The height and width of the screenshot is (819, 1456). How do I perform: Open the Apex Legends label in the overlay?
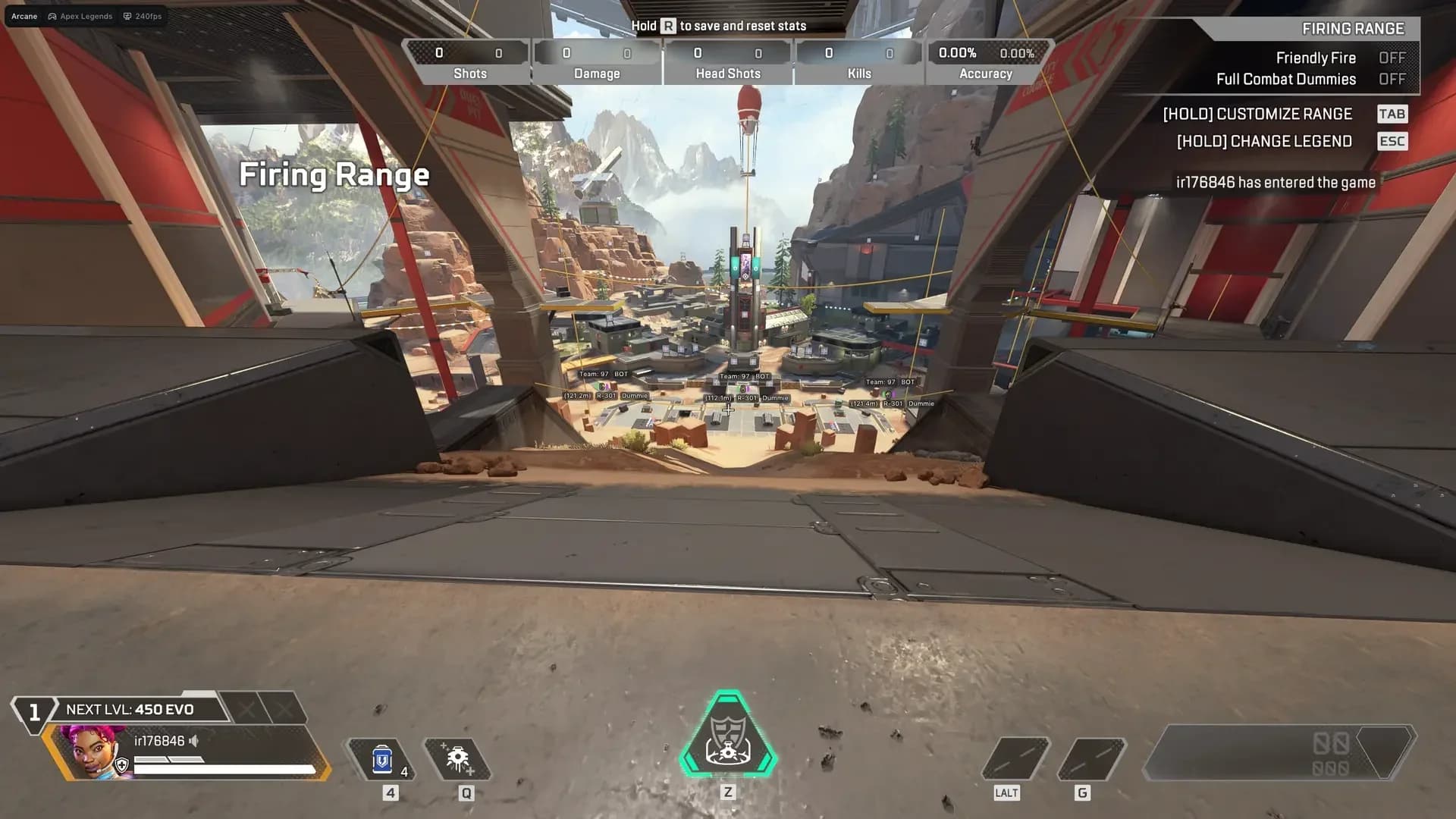(85, 16)
